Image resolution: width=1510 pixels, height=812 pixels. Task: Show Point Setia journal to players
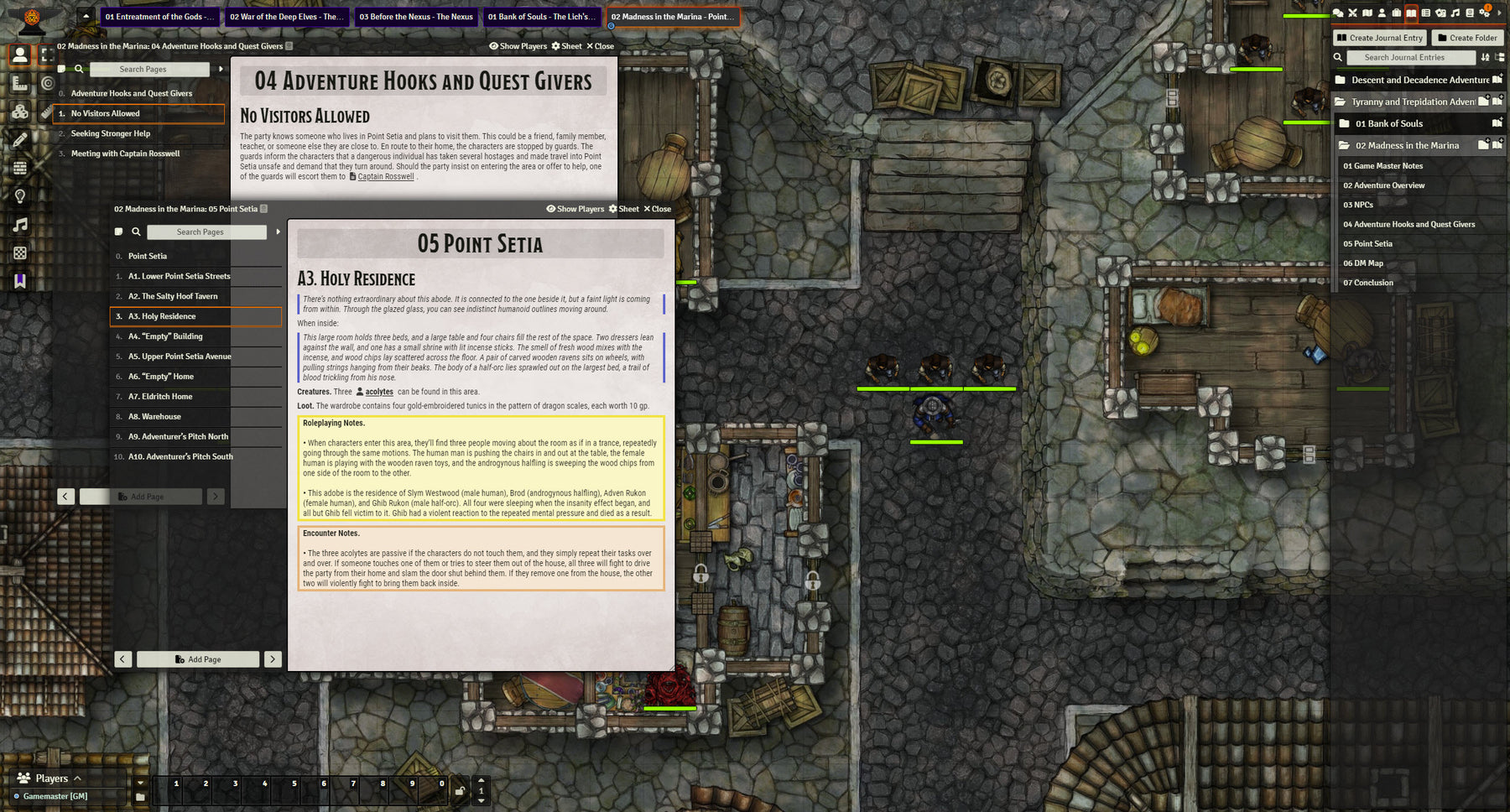click(575, 209)
